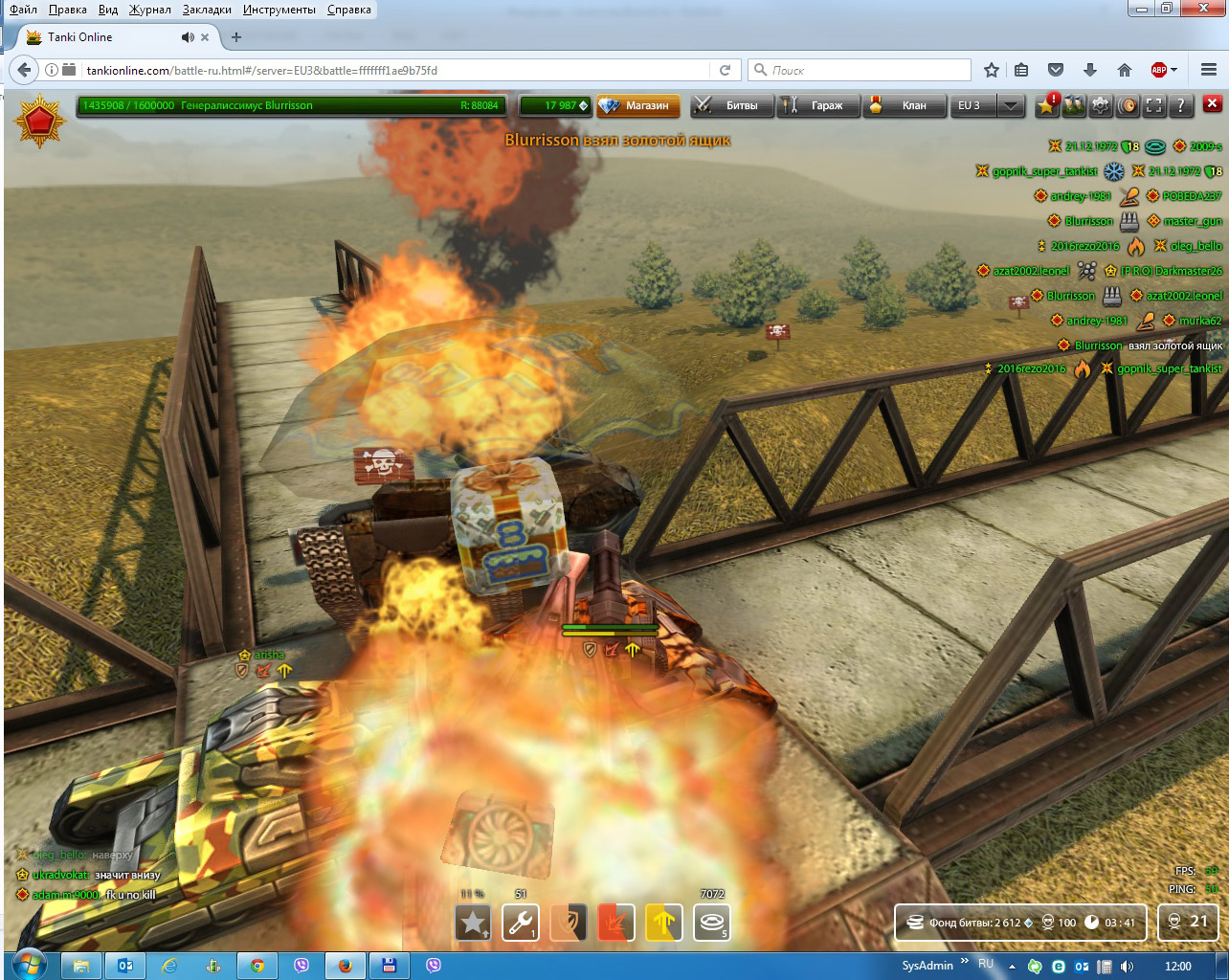Place a mine from the mine slot
Image resolution: width=1229 pixels, height=980 pixels.
(x=712, y=923)
